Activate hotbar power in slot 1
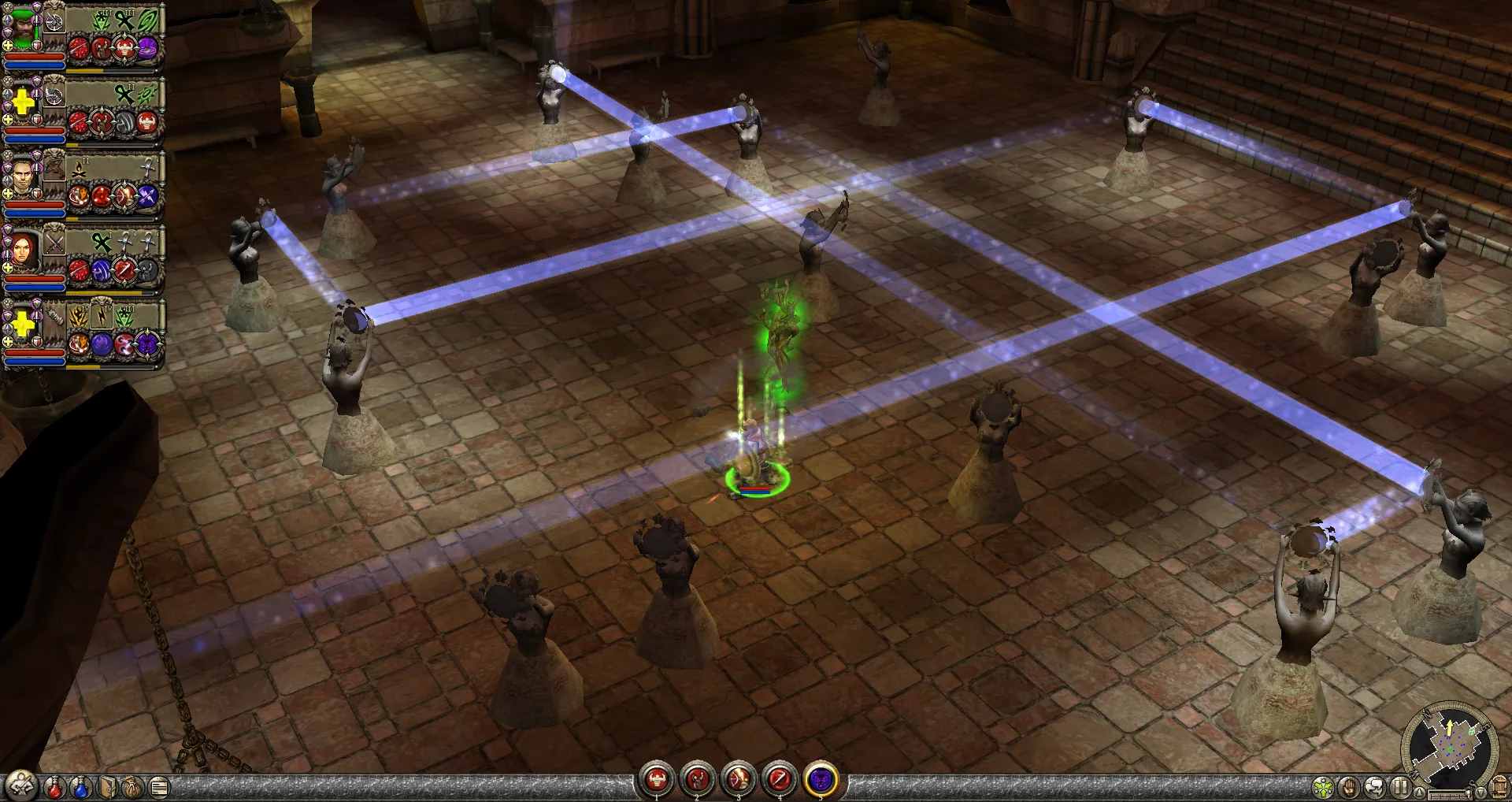The height and width of the screenshot is (802, 1512). [x=657, y=781]
